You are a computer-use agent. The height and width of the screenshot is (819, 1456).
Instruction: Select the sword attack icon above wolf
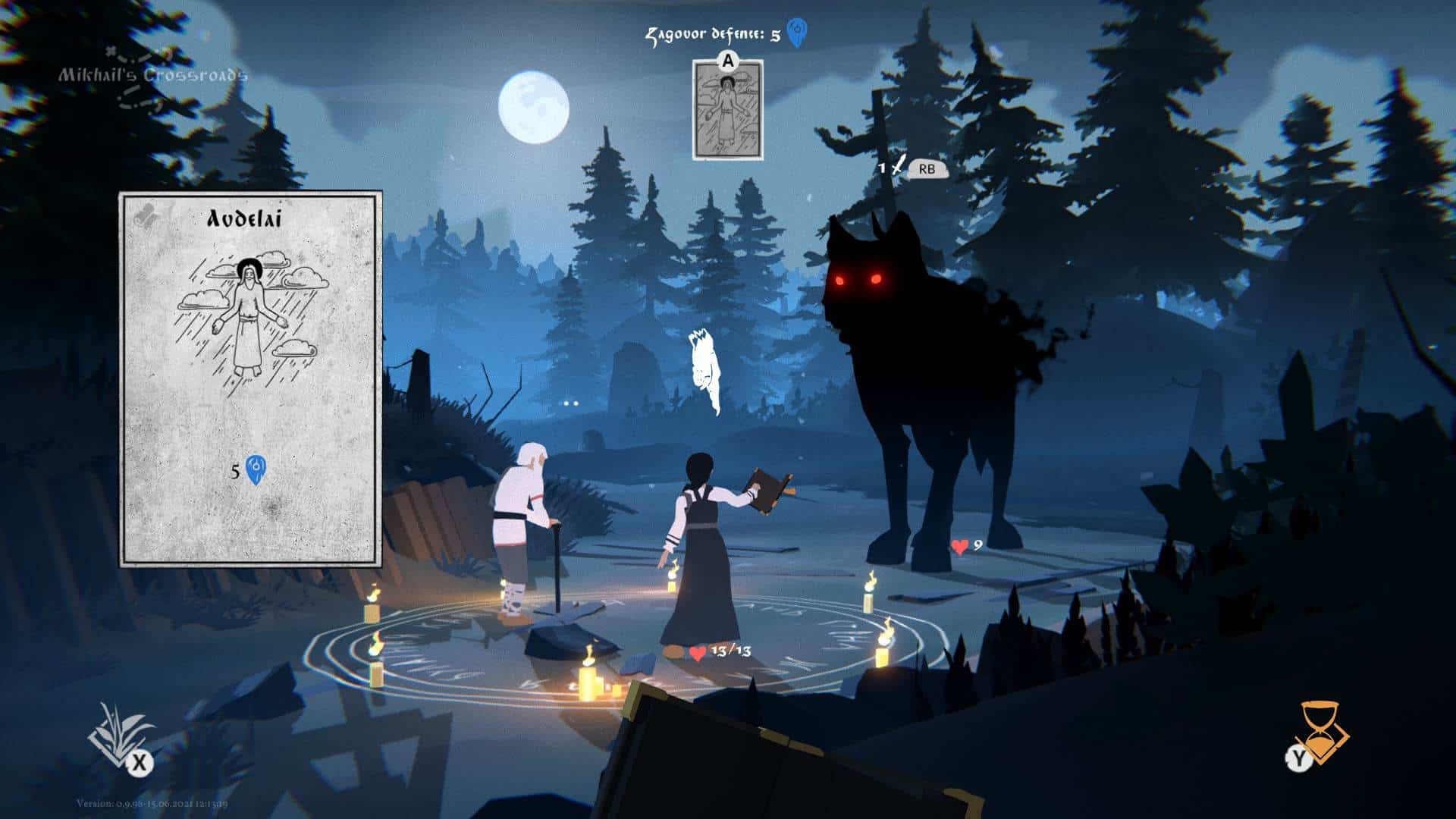[x=899, y=165]
